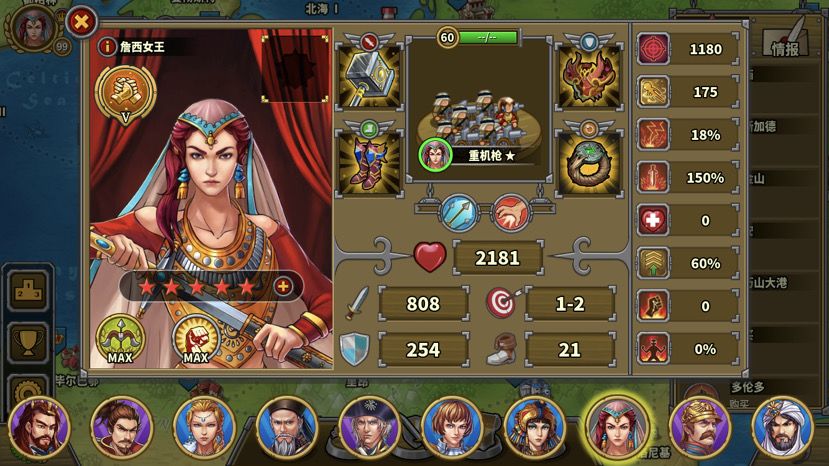Screen dimensions: 829x466
Task: Open the 情报 intelligence button
Action: (785, 44)
